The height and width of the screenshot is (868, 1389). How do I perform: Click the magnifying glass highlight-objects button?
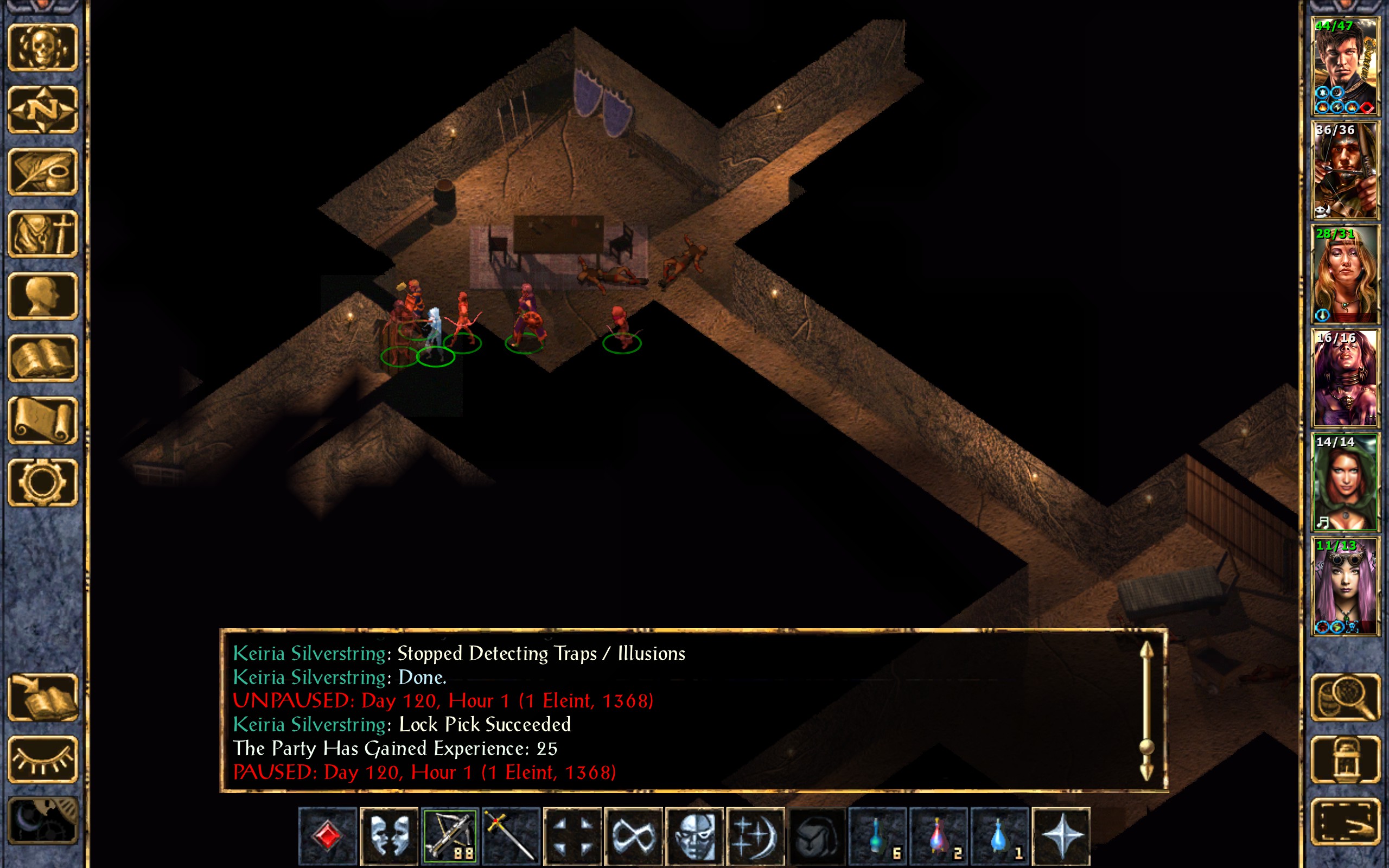1345,698
